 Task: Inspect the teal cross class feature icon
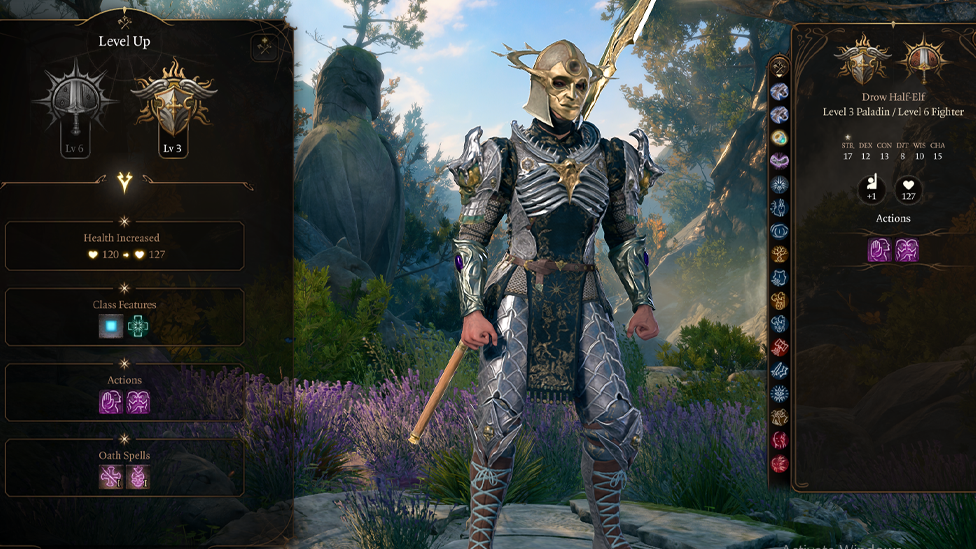coord(138,326)
